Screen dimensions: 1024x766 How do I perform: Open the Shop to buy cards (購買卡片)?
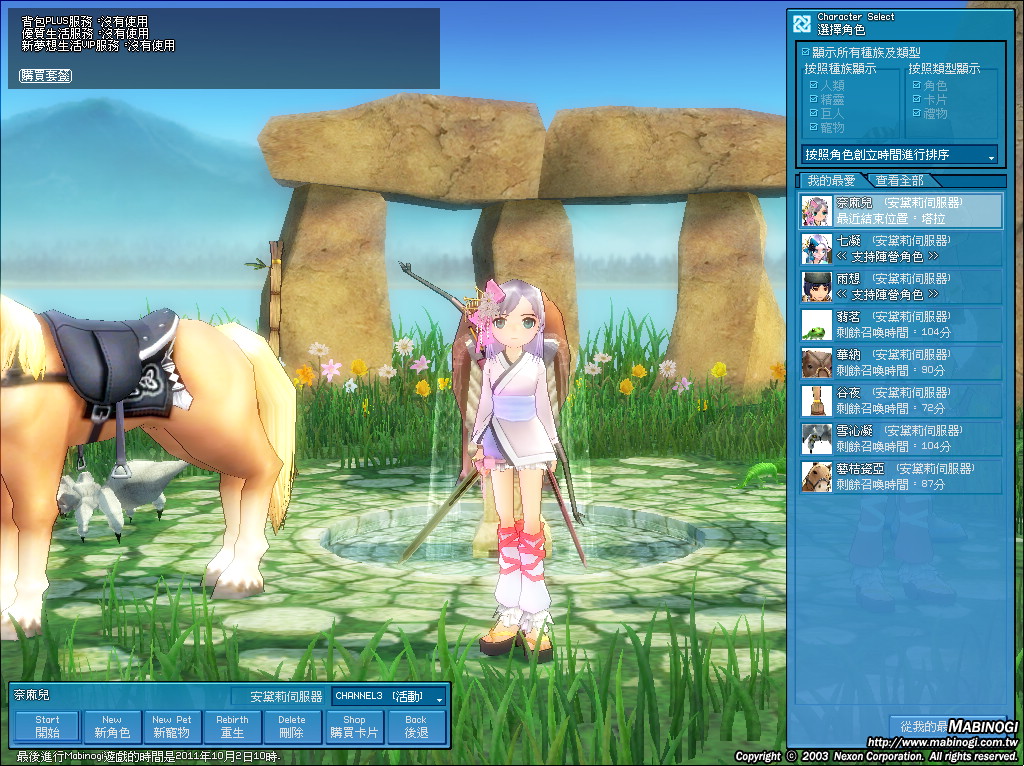(x=354, y=727)
